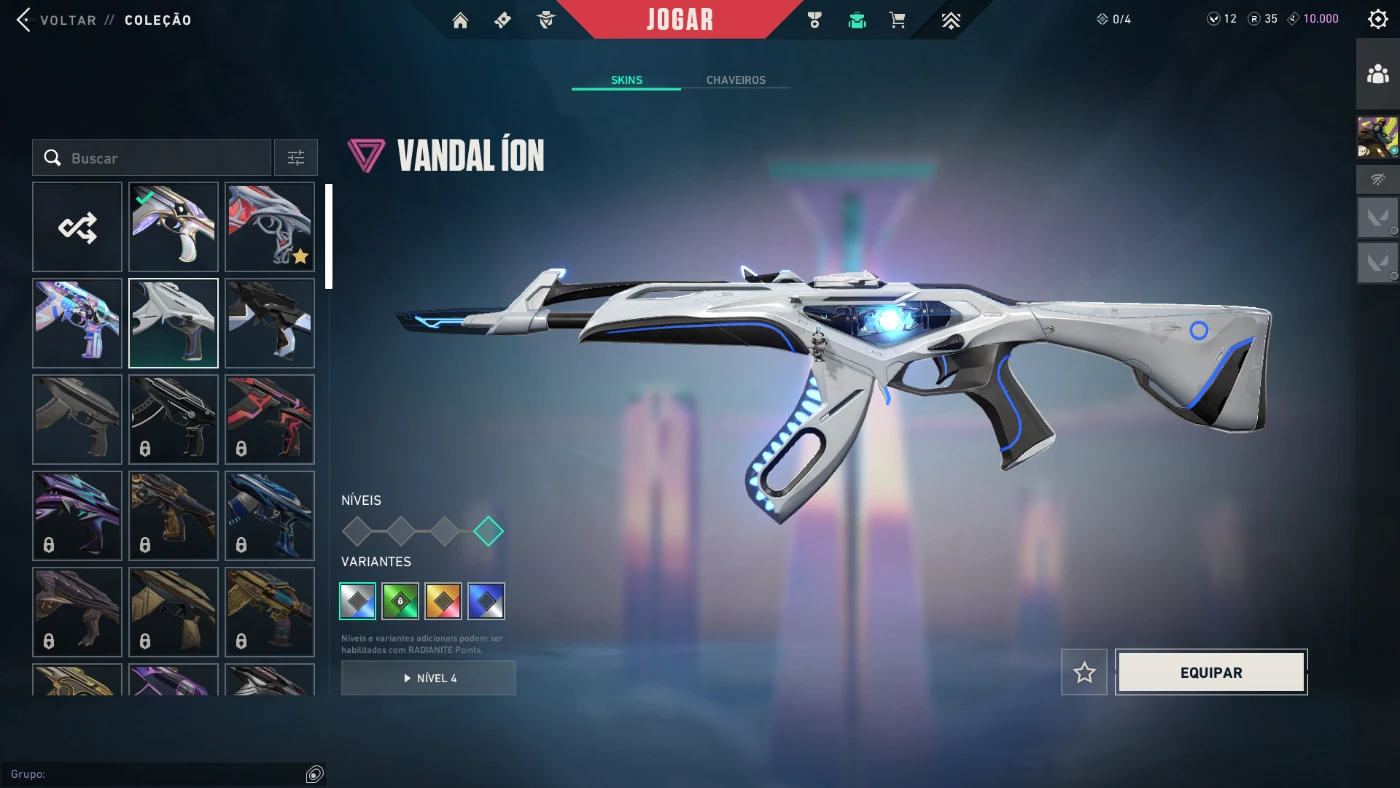The width and height of the screenshot is (1400, 788).
Task: Favorite this skin with the star button
Action: (1084, 673)
